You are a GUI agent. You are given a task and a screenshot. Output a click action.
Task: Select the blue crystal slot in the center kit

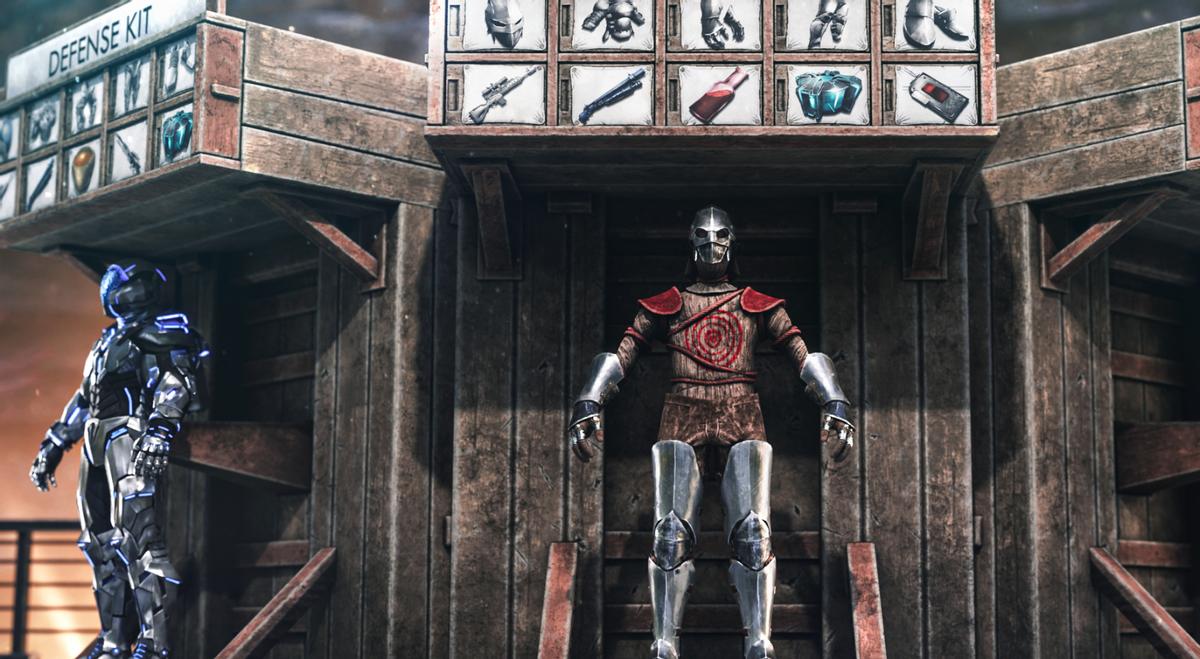click(827, 94)
